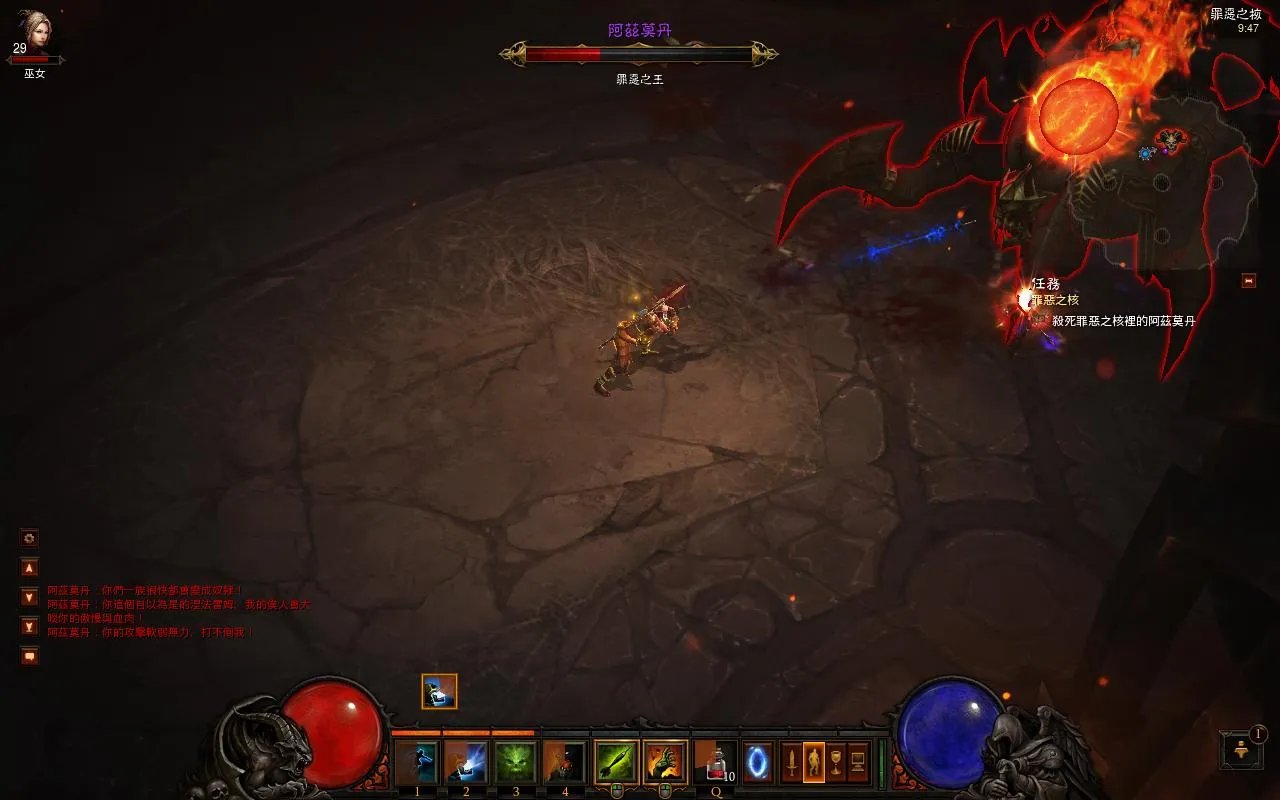The width and height of the screenshot is (1280, 800).
Task: Drink the red health potion
Action: pos(714,763)
